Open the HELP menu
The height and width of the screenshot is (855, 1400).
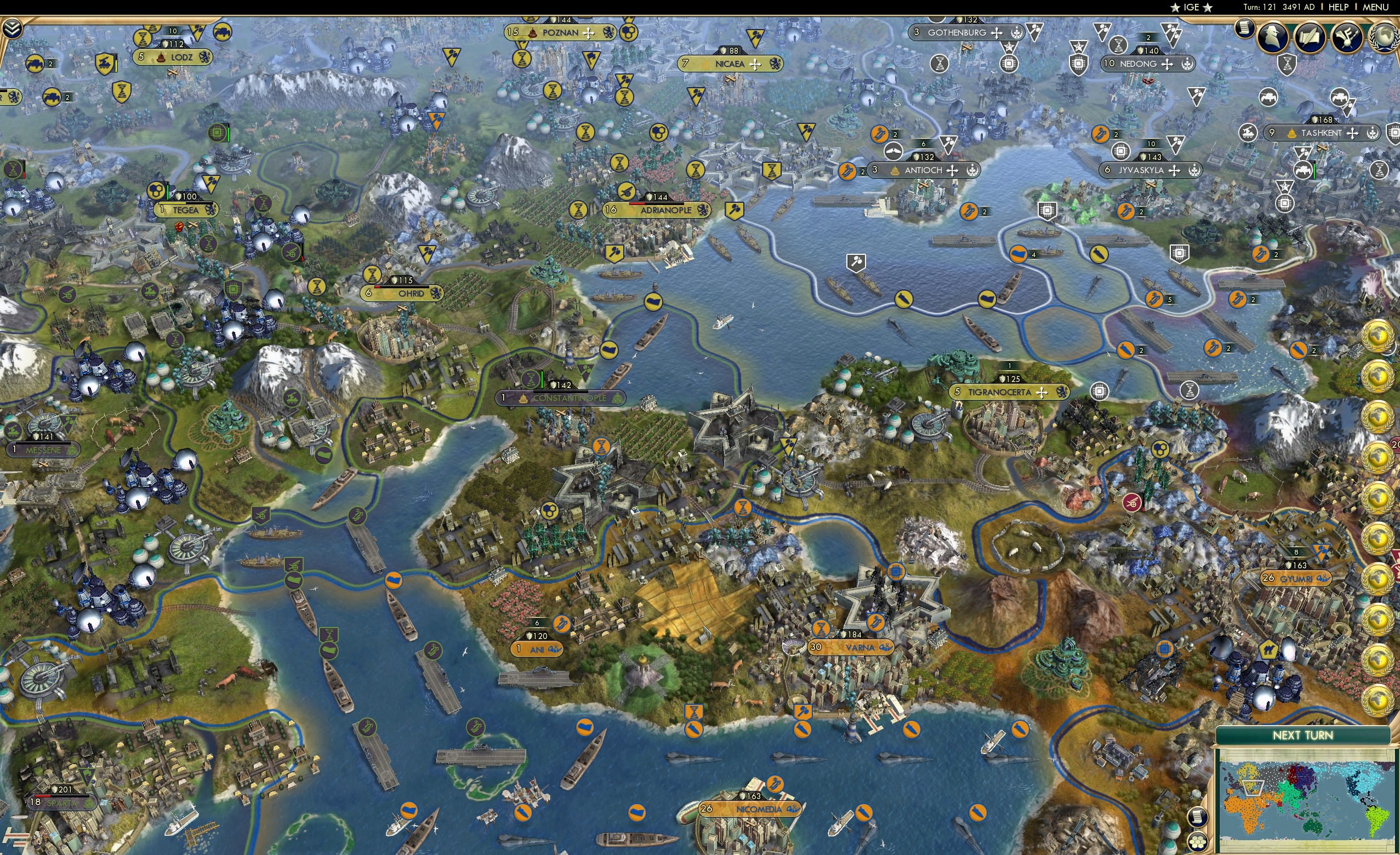(x=1339, y=7)
